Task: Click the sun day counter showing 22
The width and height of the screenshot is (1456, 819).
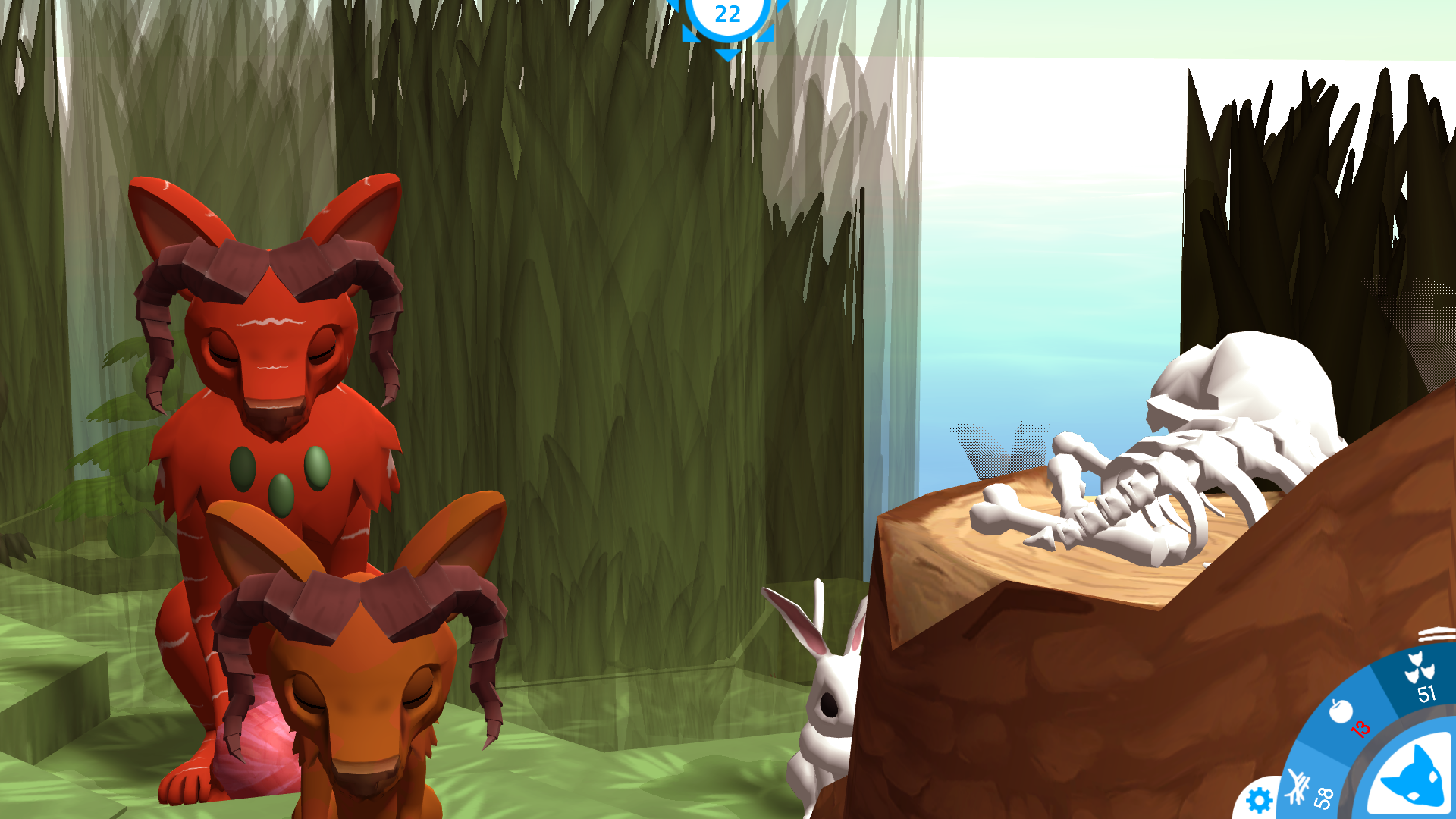Action: 727,17
